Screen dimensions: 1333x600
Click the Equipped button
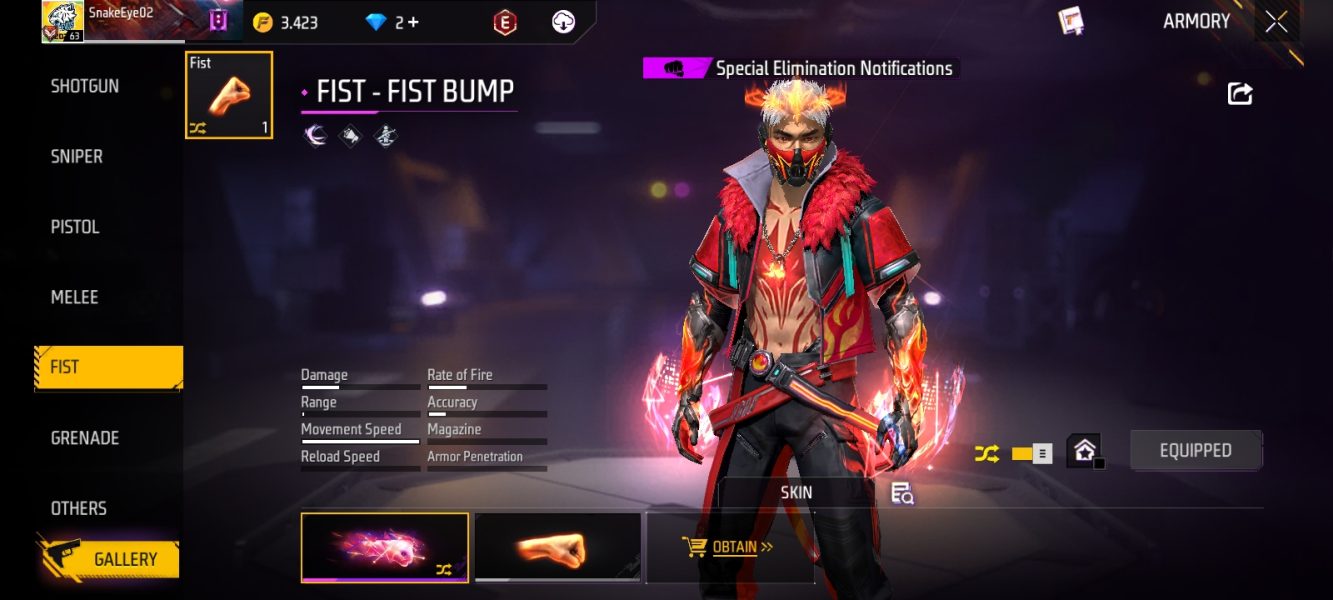1195,451
